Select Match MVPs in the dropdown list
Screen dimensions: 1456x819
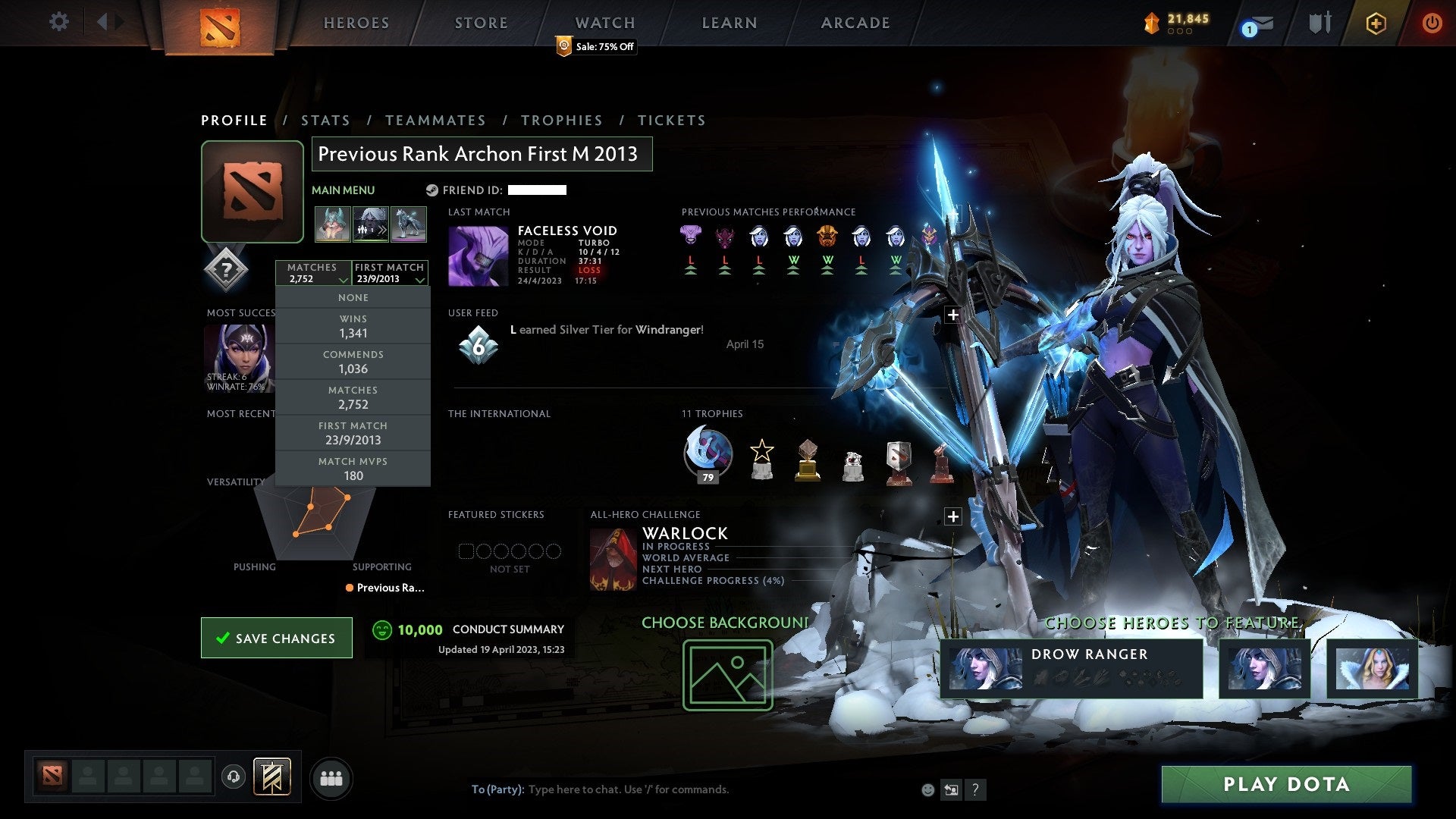coord(353,469)
